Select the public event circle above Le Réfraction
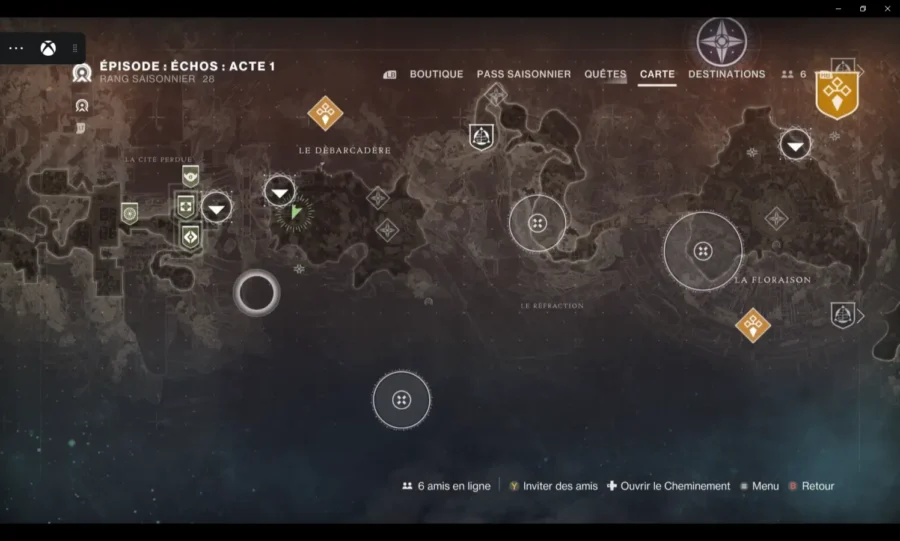Image resolution: width=900 pixels, height=541 pixels. tap(537, 223)
